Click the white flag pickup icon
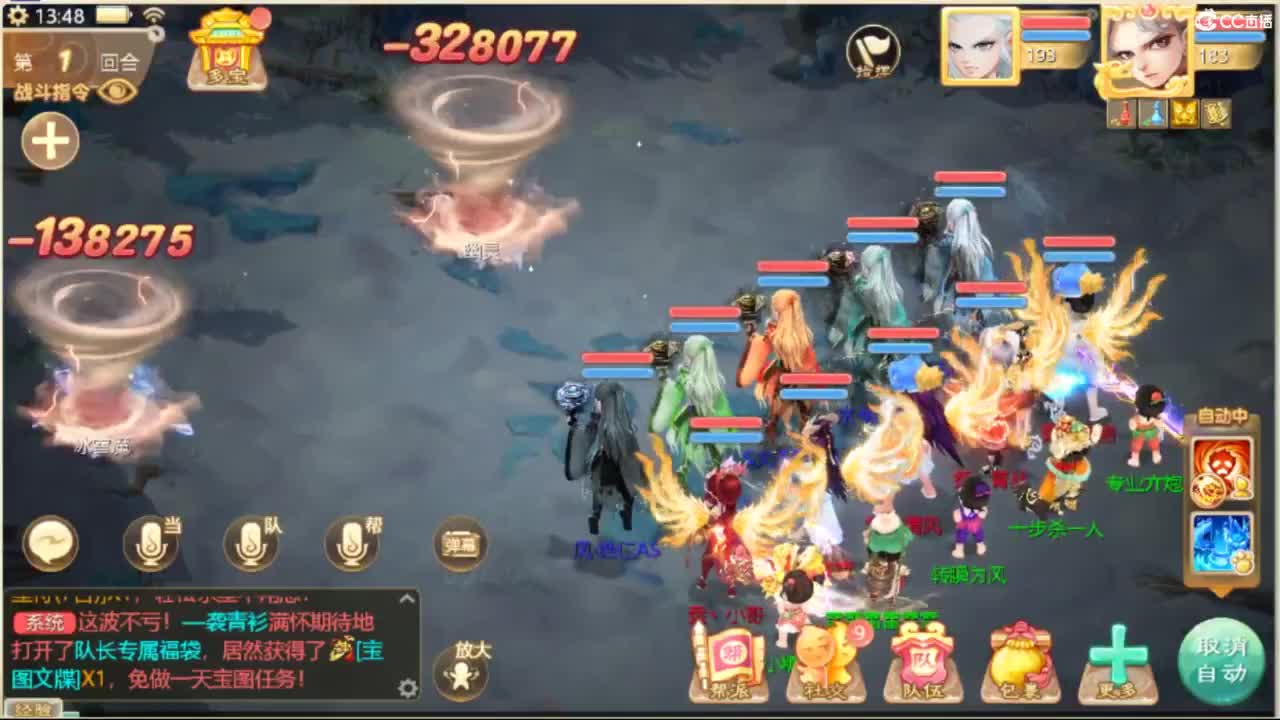This screenshot has width=1280, height=720. (872, 55)
